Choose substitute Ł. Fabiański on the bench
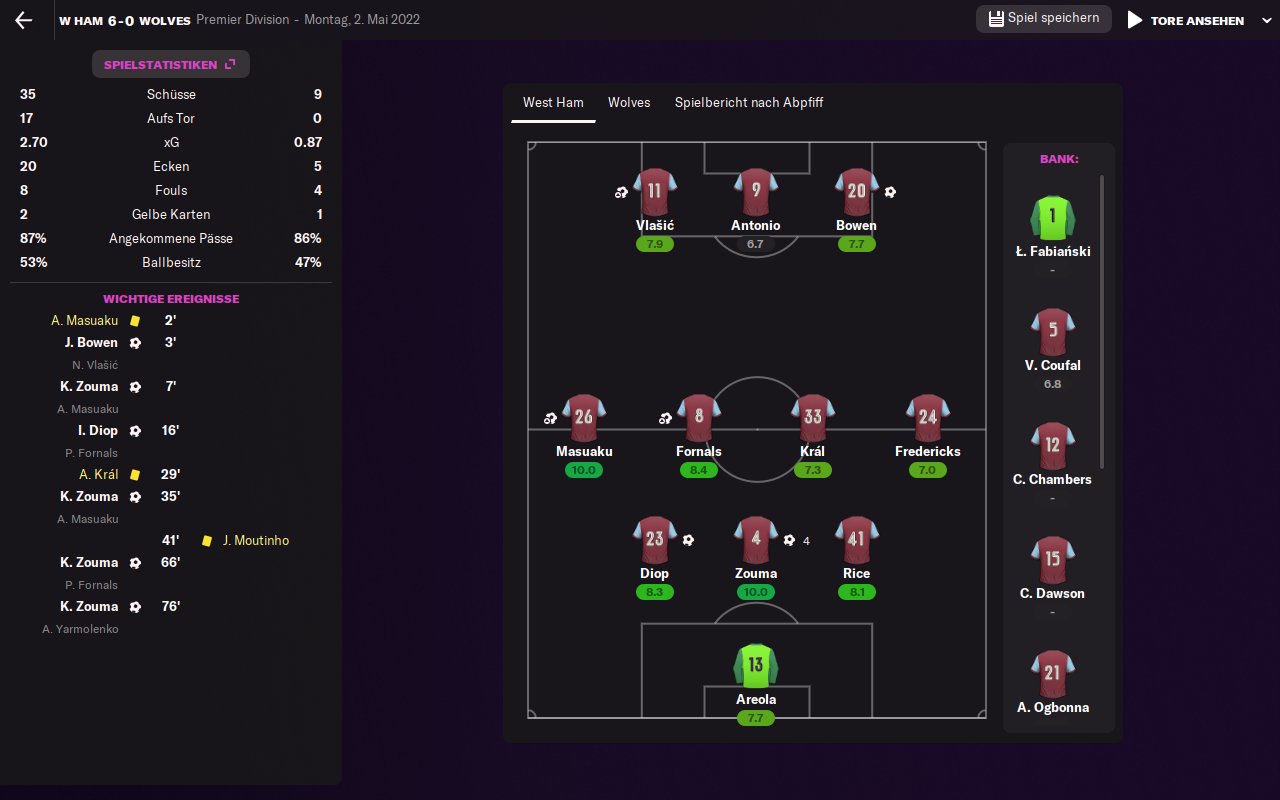 coord(1052,220)
